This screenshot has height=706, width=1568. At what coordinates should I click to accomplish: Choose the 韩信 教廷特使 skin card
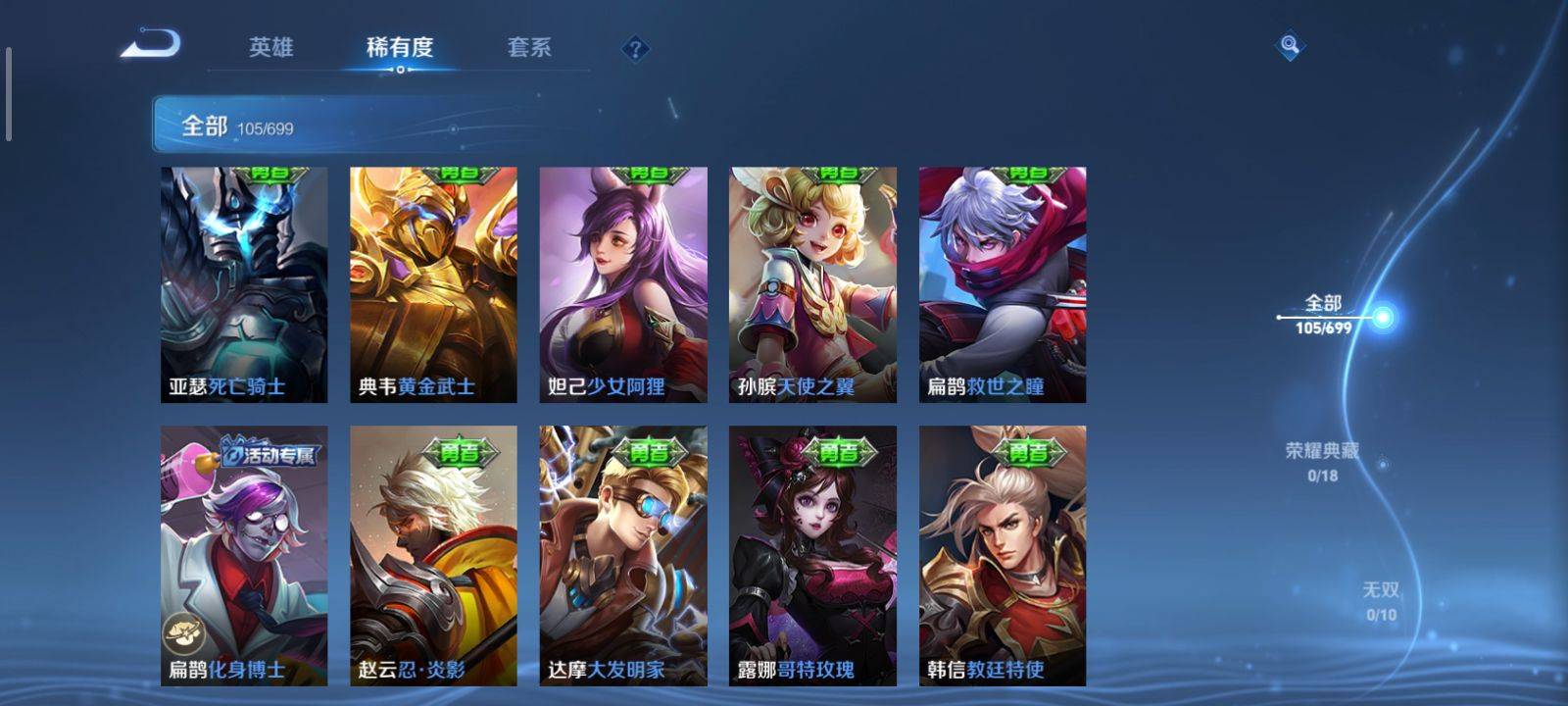click(x=1003, y=555)
